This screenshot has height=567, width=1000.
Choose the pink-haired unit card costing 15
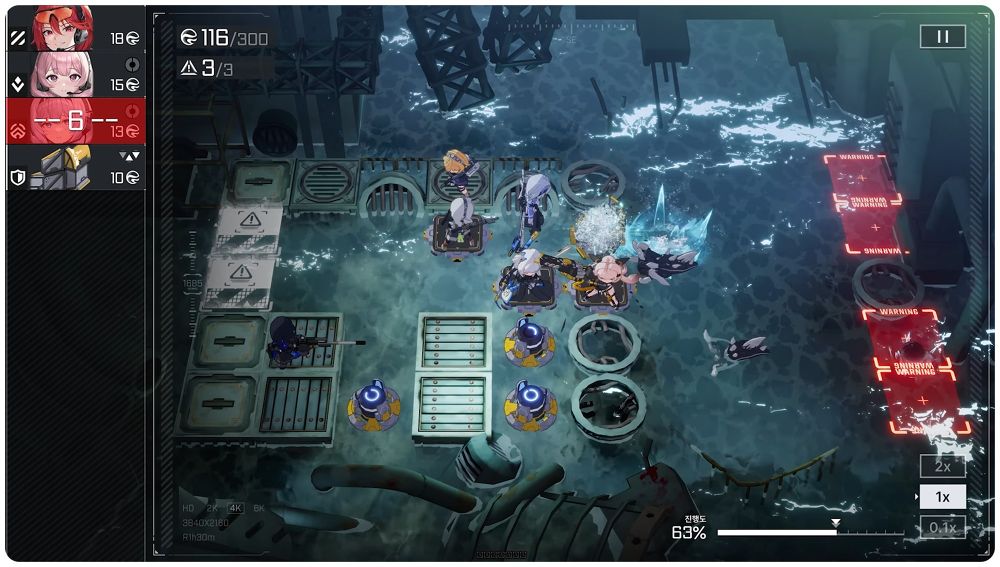click(76, 75)
